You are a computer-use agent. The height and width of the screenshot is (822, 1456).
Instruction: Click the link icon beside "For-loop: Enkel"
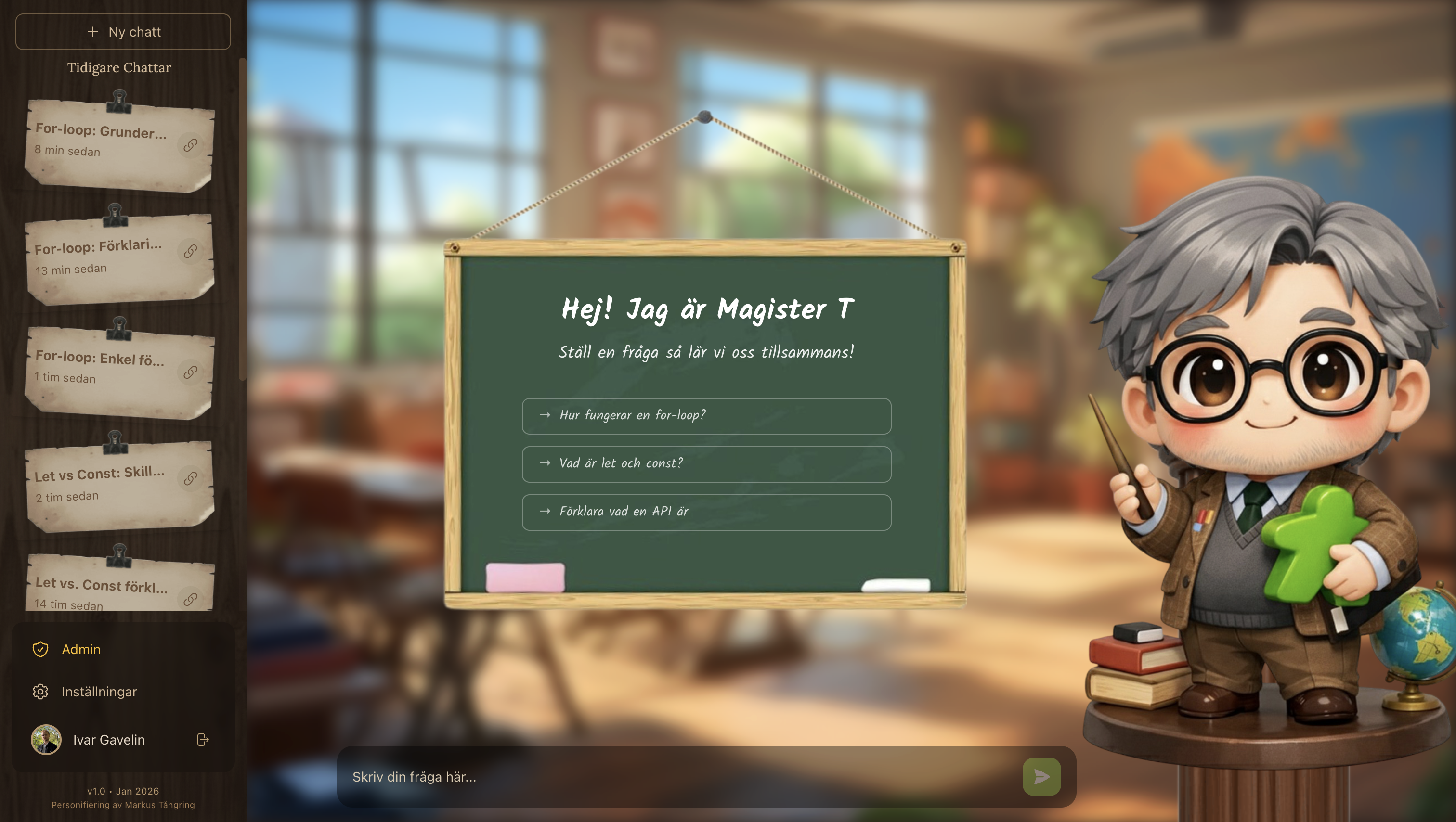coord(190,372)
